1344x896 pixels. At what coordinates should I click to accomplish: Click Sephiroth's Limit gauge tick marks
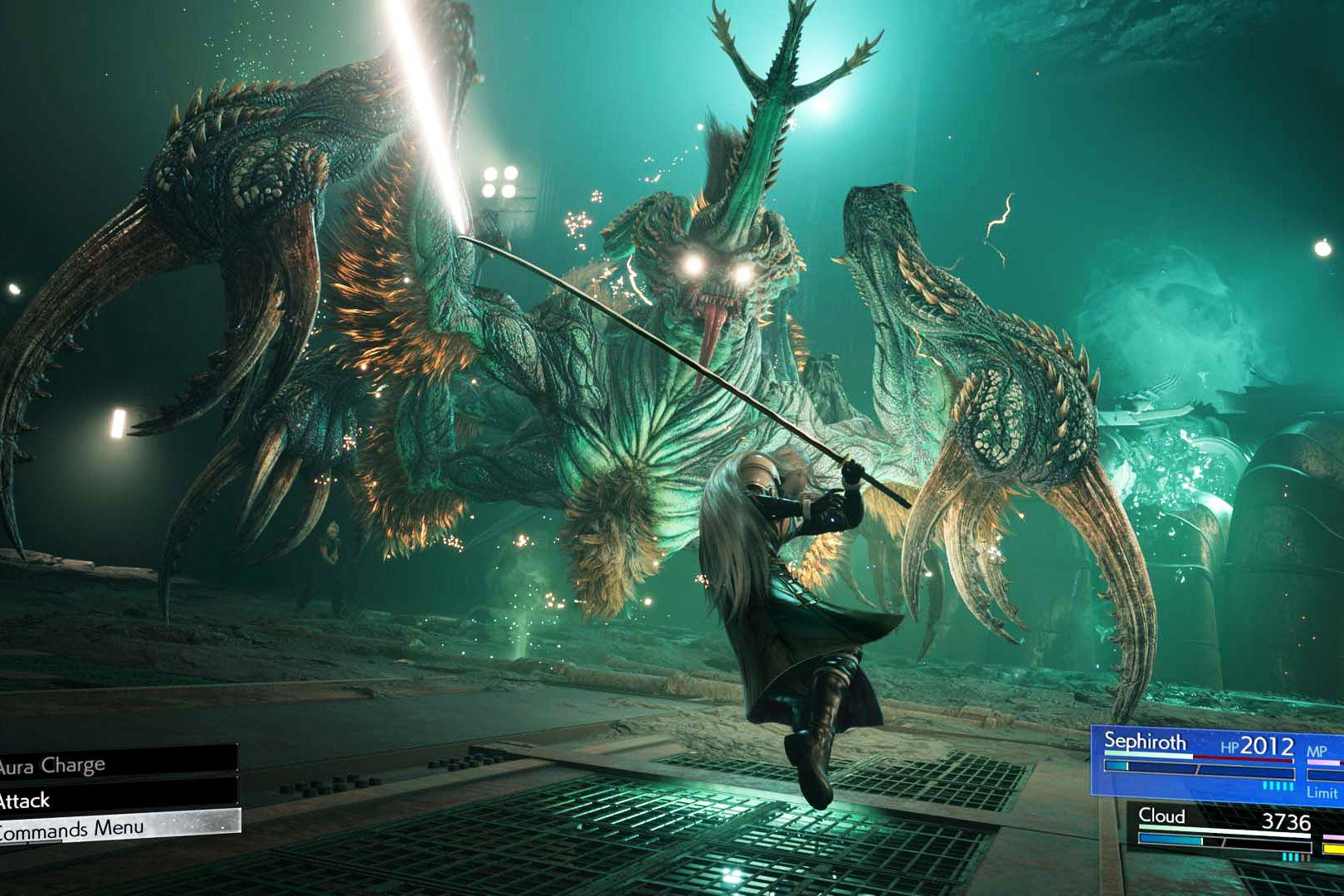tap(1277, 786)
